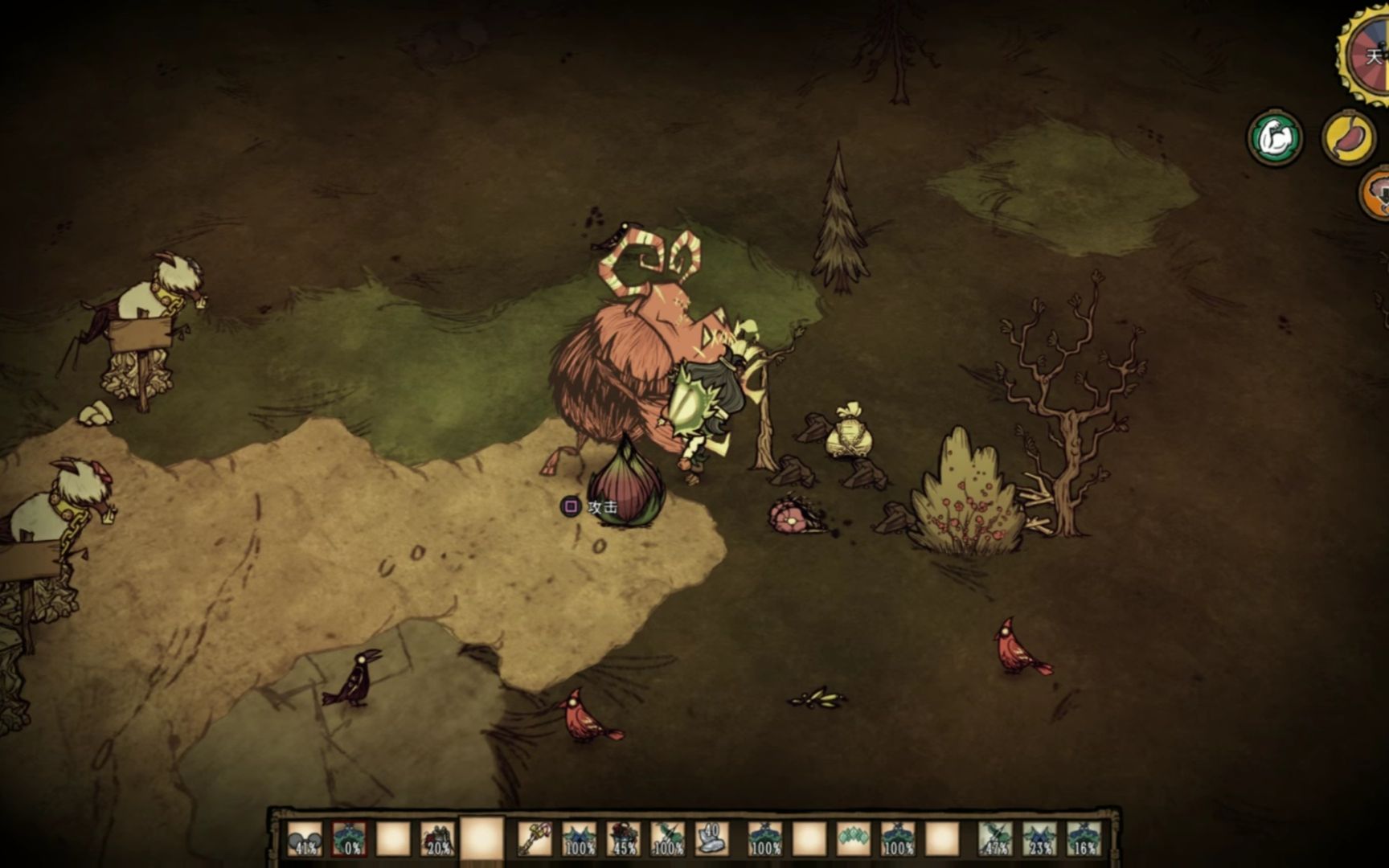Pick up the stack of 40 stones
1389x868 pixels.
[711, 839]
